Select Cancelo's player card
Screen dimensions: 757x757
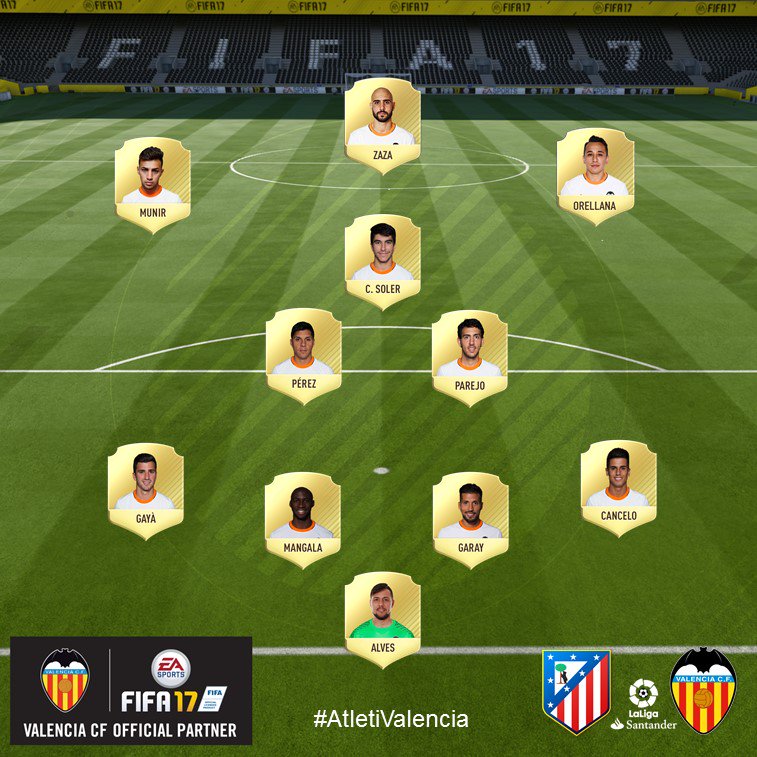[618, 487]
